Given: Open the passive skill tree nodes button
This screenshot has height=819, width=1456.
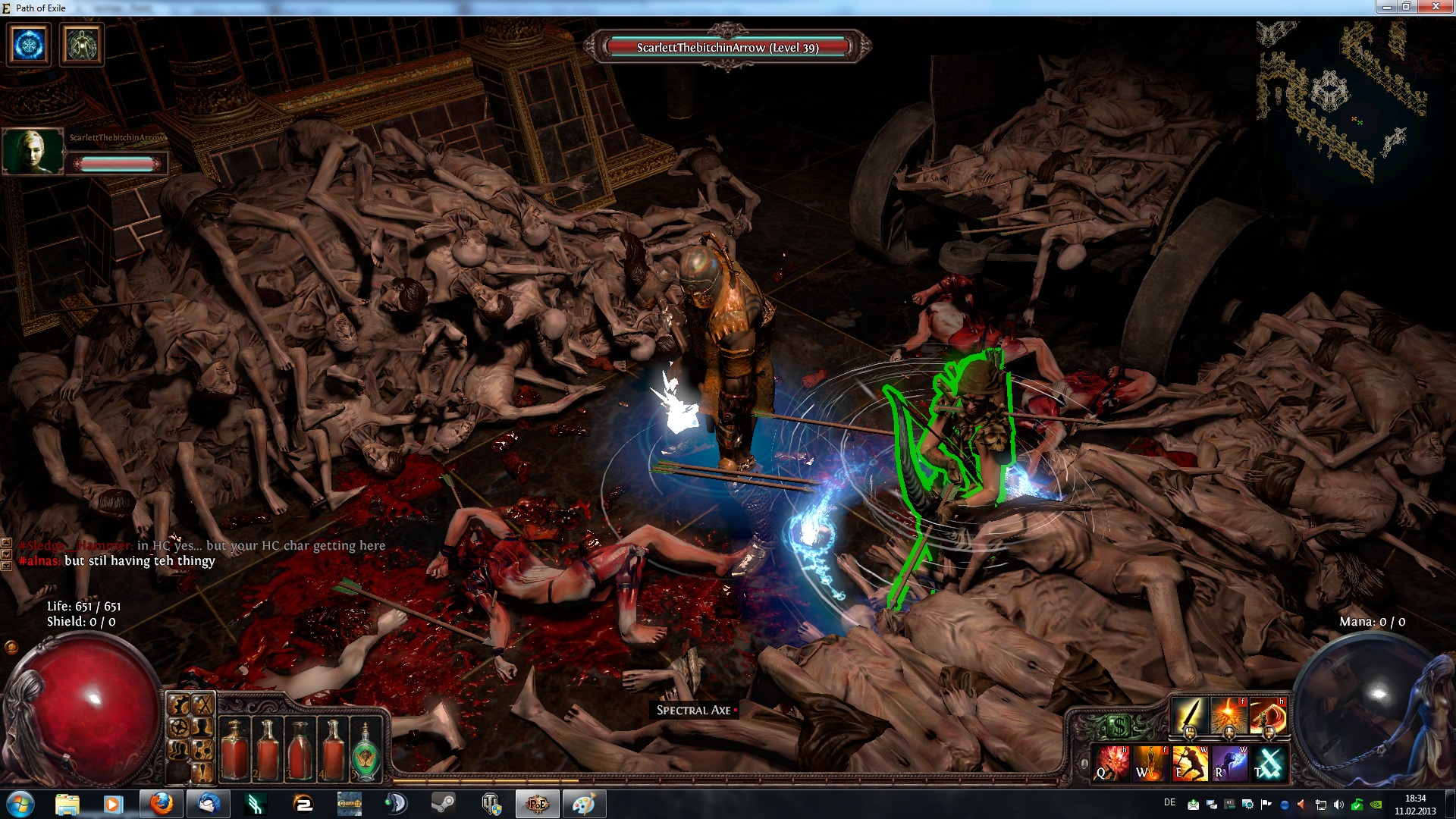Looking at the screenshot, I should (202, 751).
